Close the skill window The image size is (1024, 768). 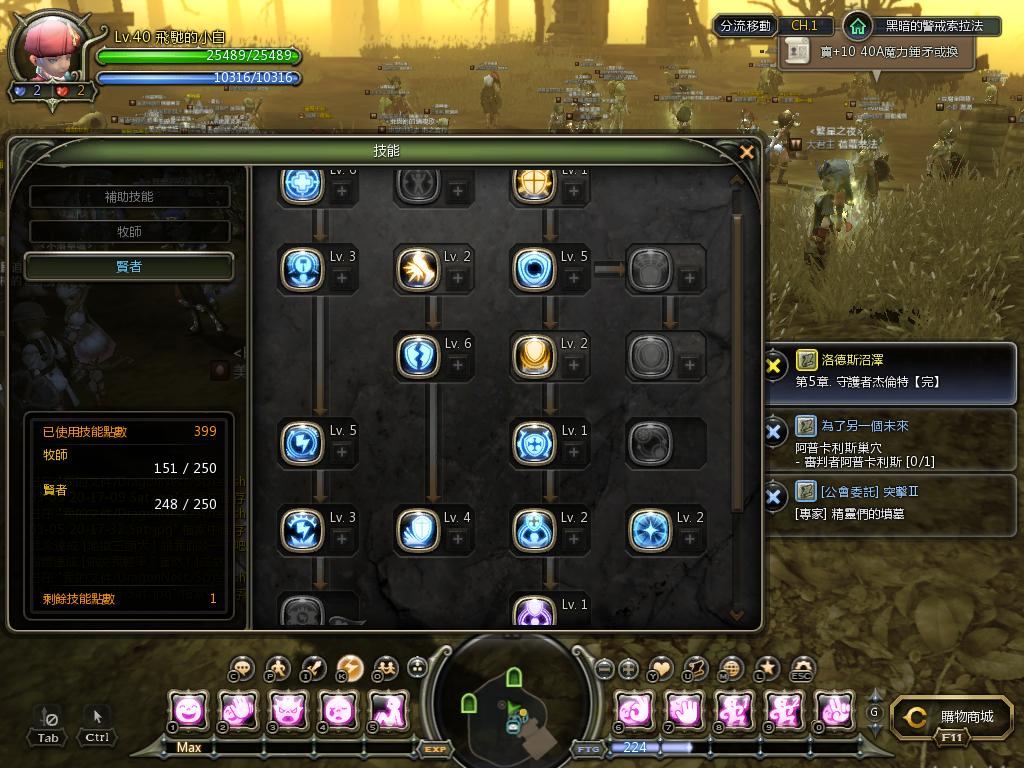point(746,152)
